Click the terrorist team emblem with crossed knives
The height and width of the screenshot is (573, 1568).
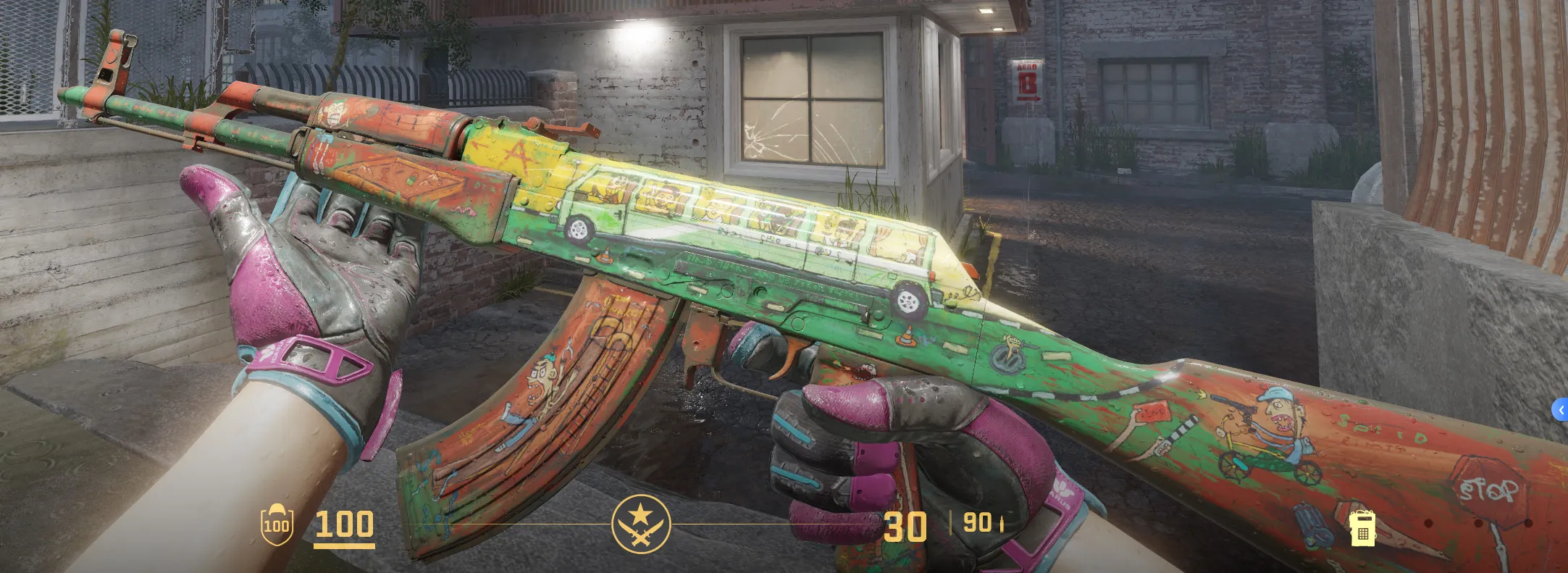click(641, 524)
